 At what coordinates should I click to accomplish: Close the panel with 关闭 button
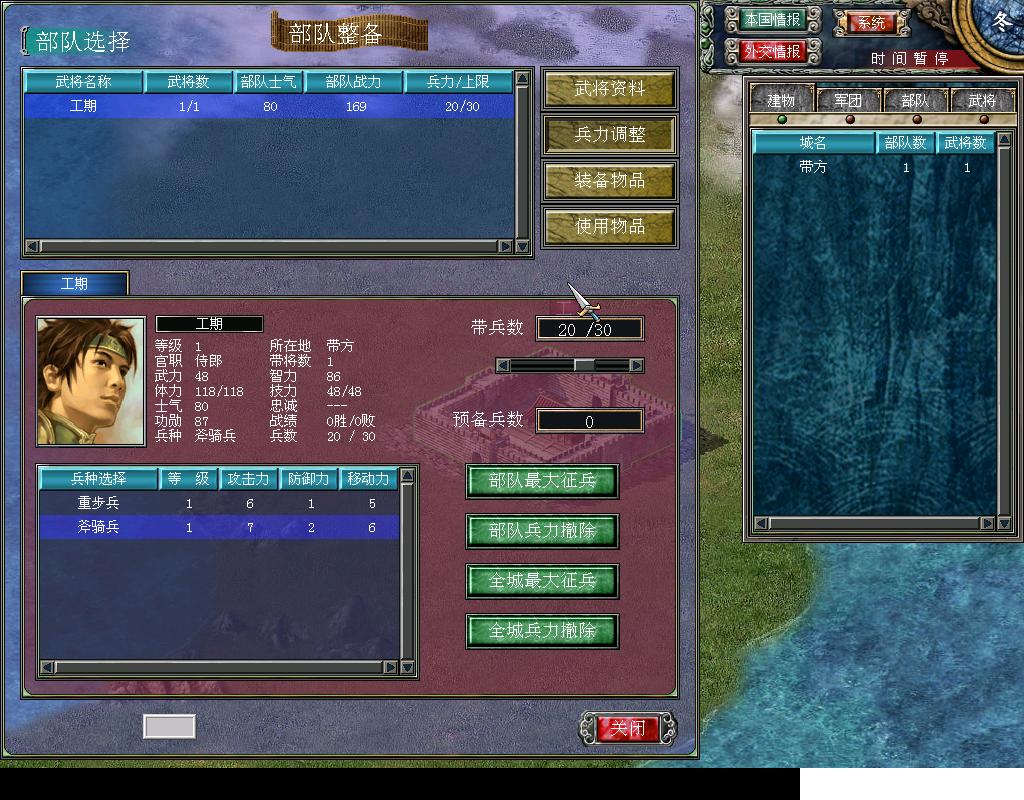coord(629,728)
